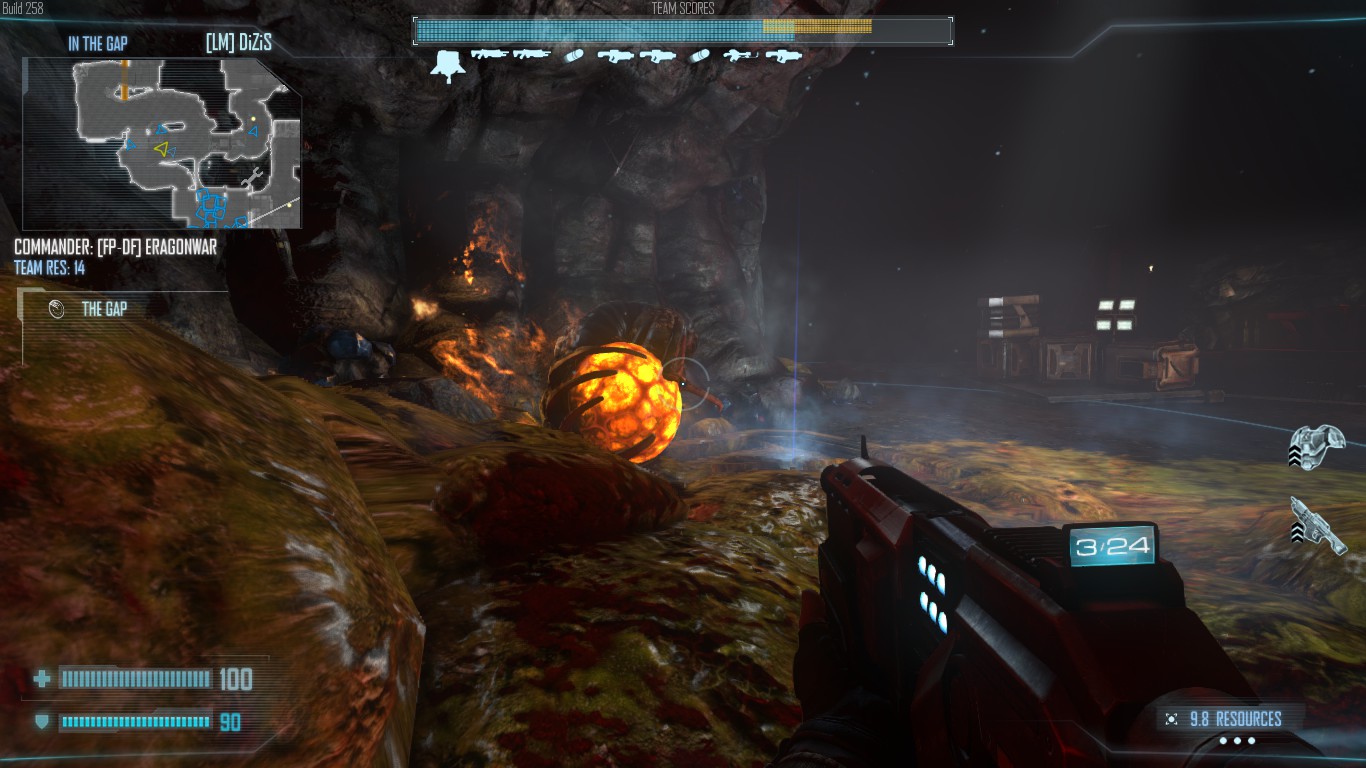Click the weapon upgrade icon
The image size is (1366, 768).
point(1317,524)
